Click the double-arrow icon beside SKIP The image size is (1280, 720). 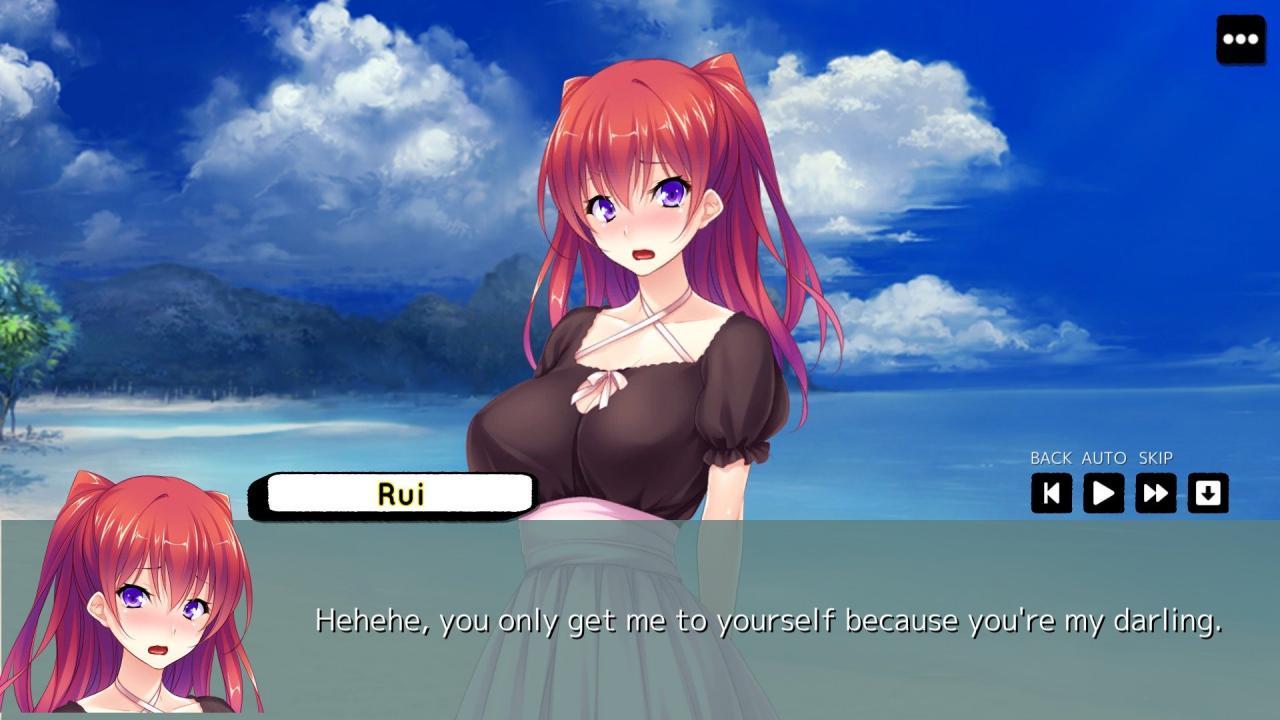[1155, 493]
